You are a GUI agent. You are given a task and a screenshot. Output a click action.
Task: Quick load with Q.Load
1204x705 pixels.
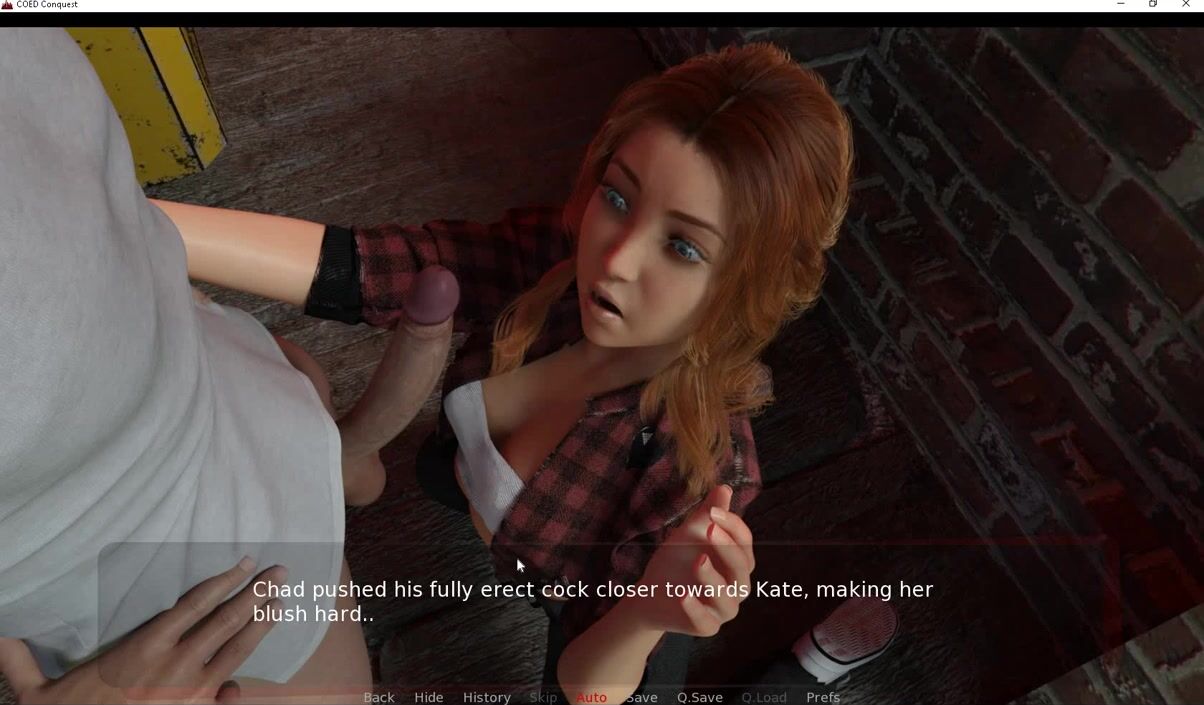click(x=764, y=697)
